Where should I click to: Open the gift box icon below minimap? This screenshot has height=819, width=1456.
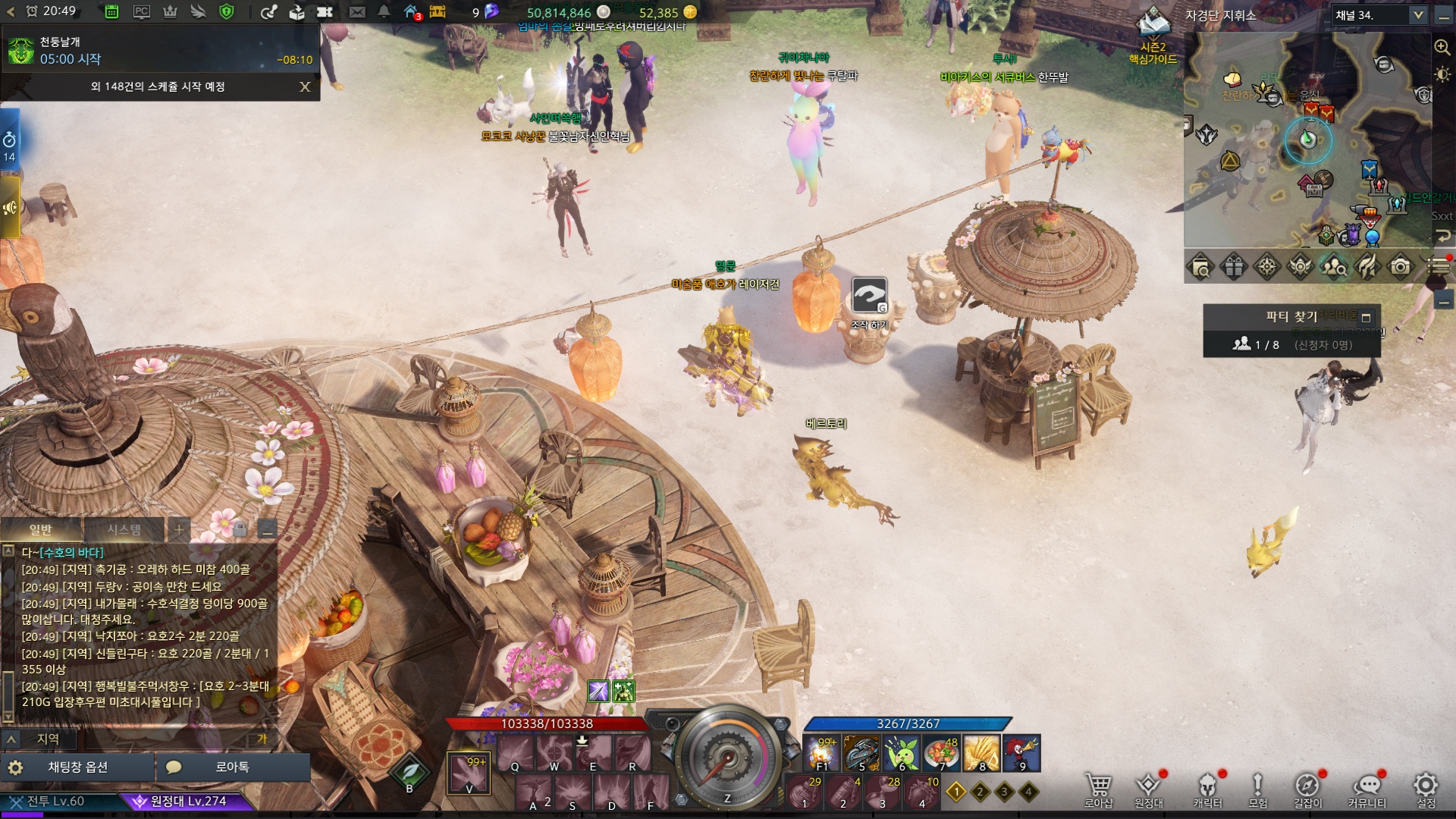(1233, 267)
